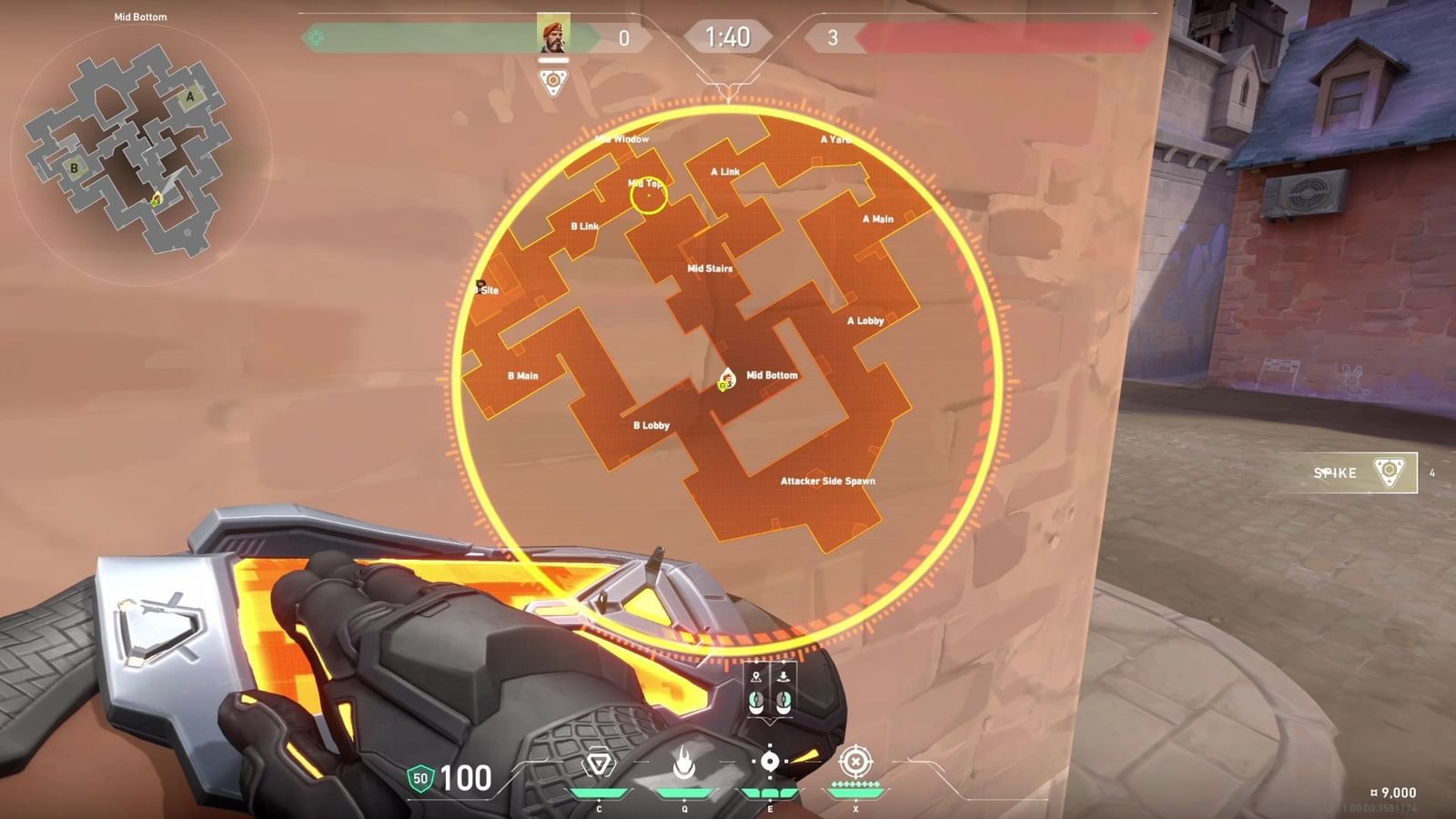This screenshot has height=819, width=1456.
Task: Click the place-smoke left mouse button icon
Action: click(756, 701)
